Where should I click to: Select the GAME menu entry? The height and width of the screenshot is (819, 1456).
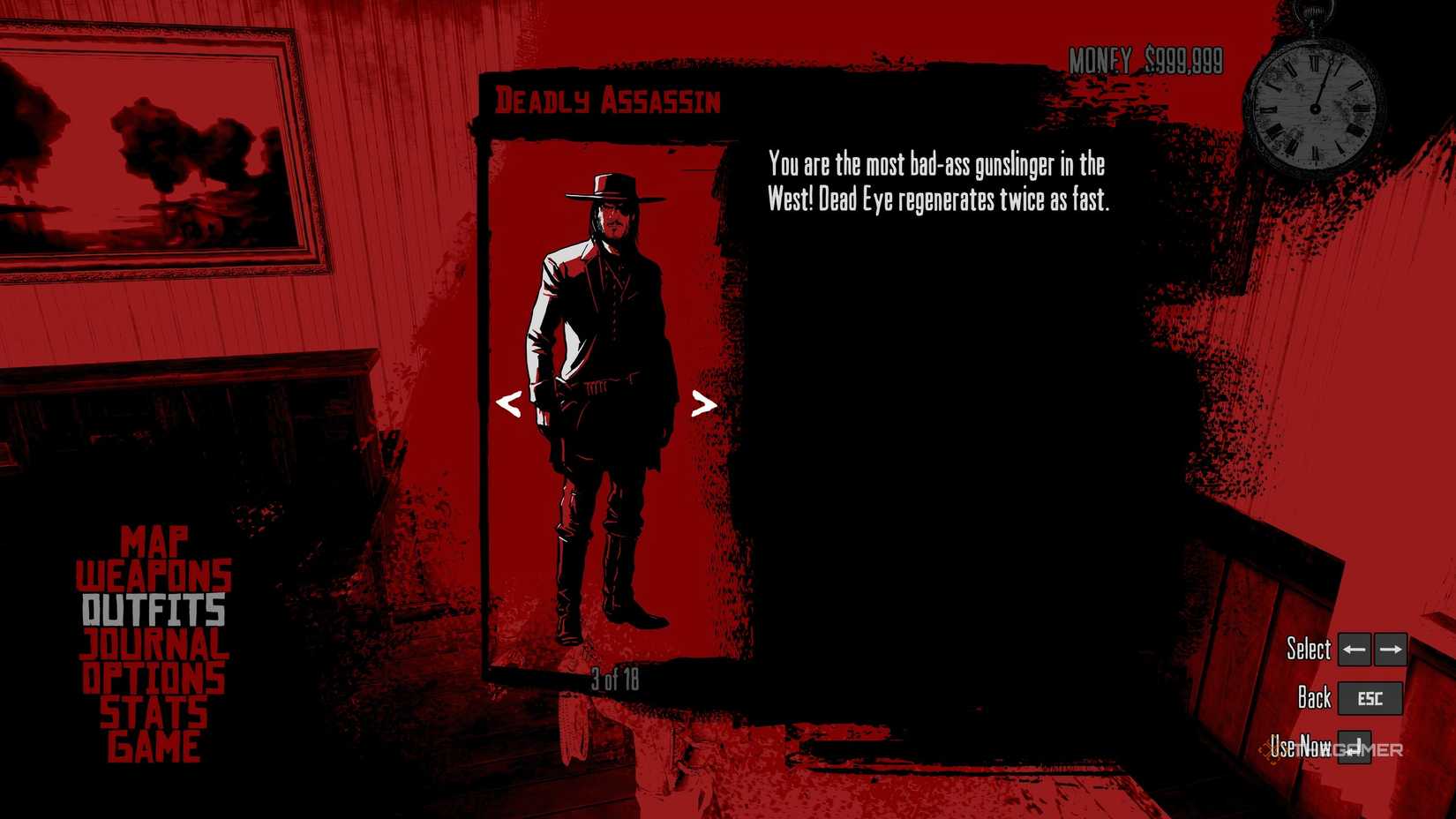tap(153, 744)
